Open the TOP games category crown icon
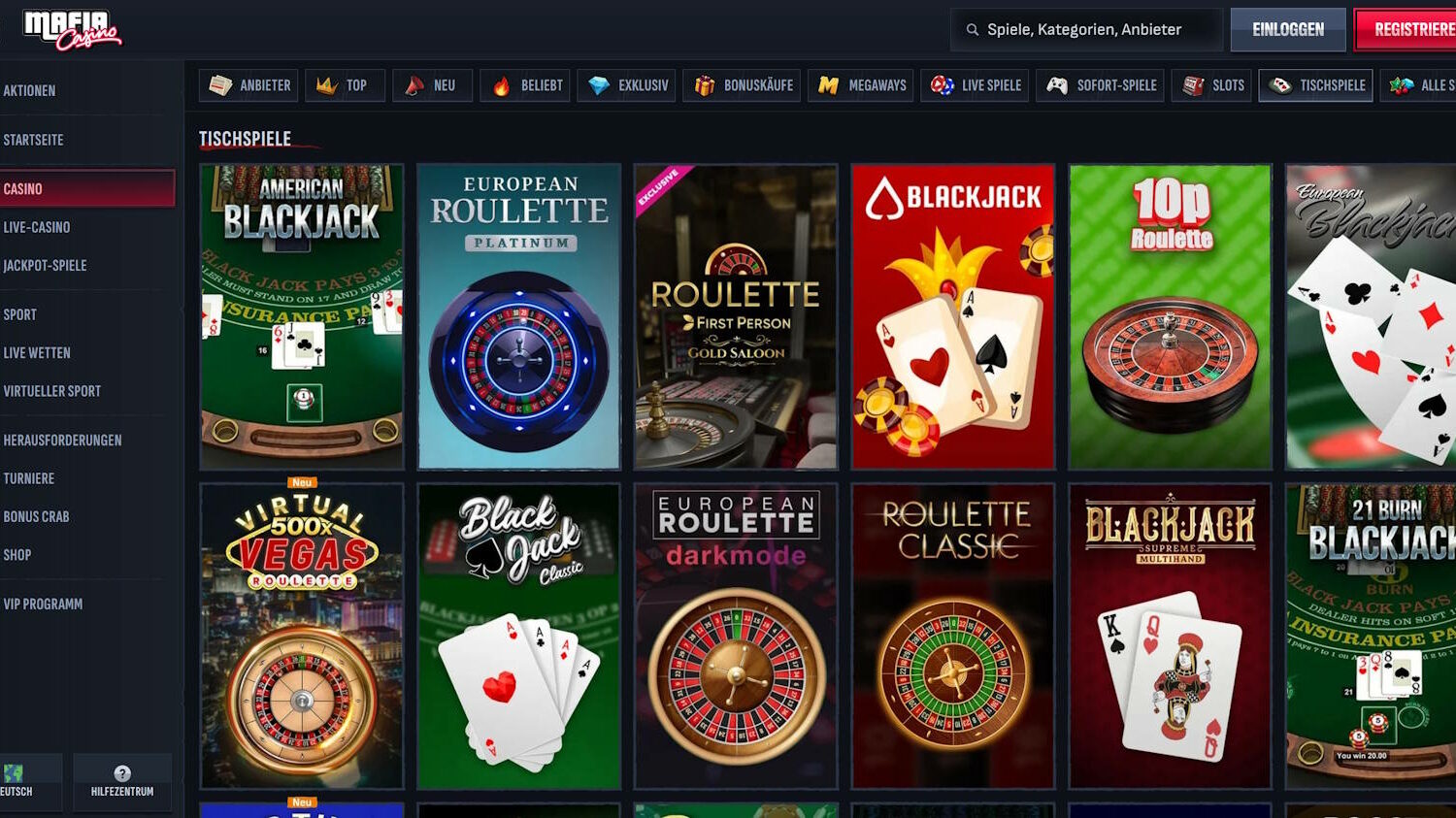 (x=326, y=85)
